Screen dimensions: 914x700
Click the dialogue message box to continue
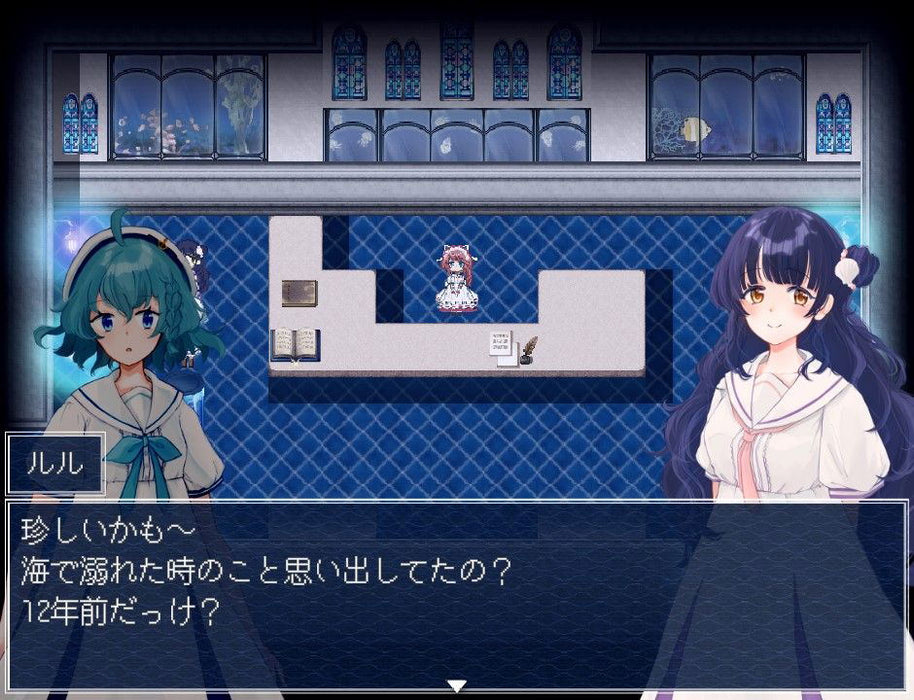click(x=456, y=590)
